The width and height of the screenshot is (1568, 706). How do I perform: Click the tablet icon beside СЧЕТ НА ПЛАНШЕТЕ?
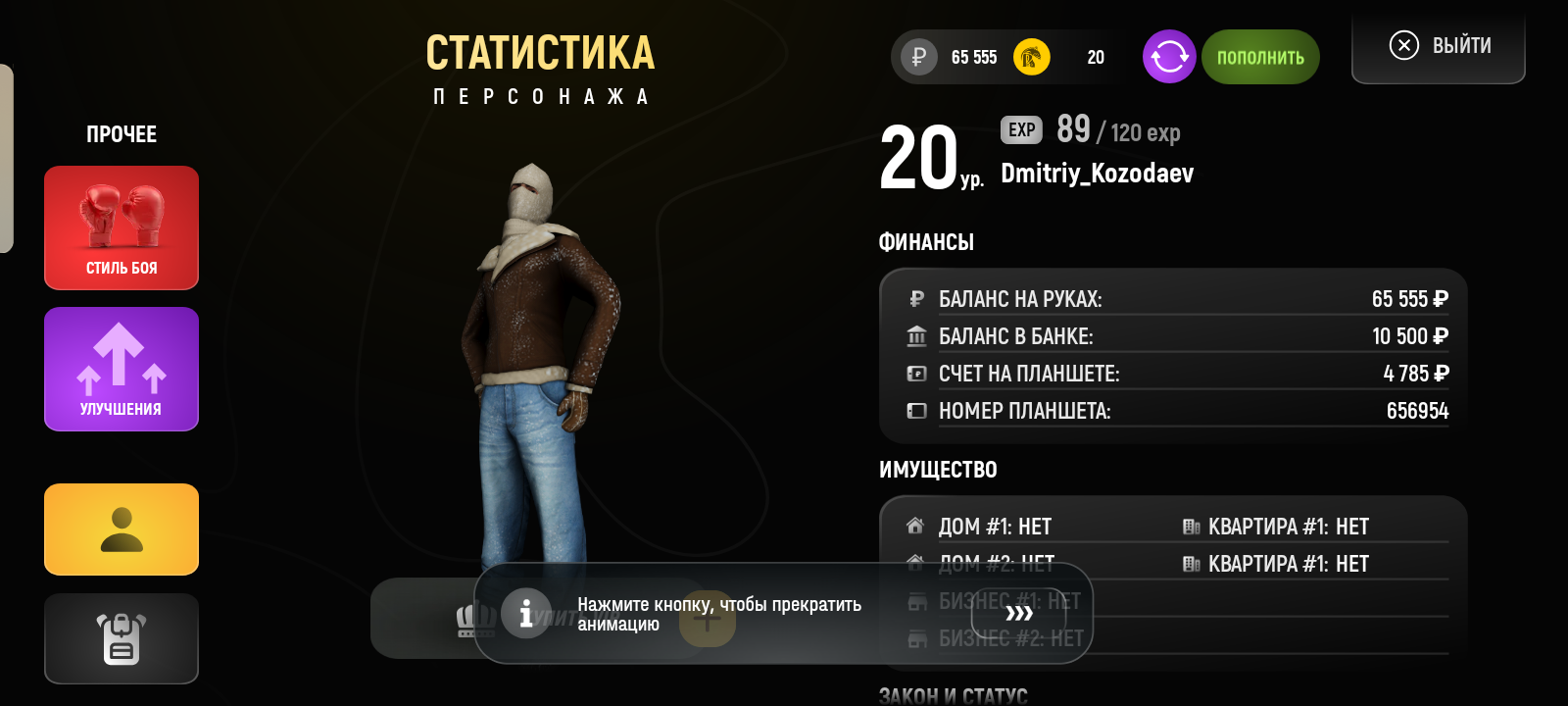point(915,373)
